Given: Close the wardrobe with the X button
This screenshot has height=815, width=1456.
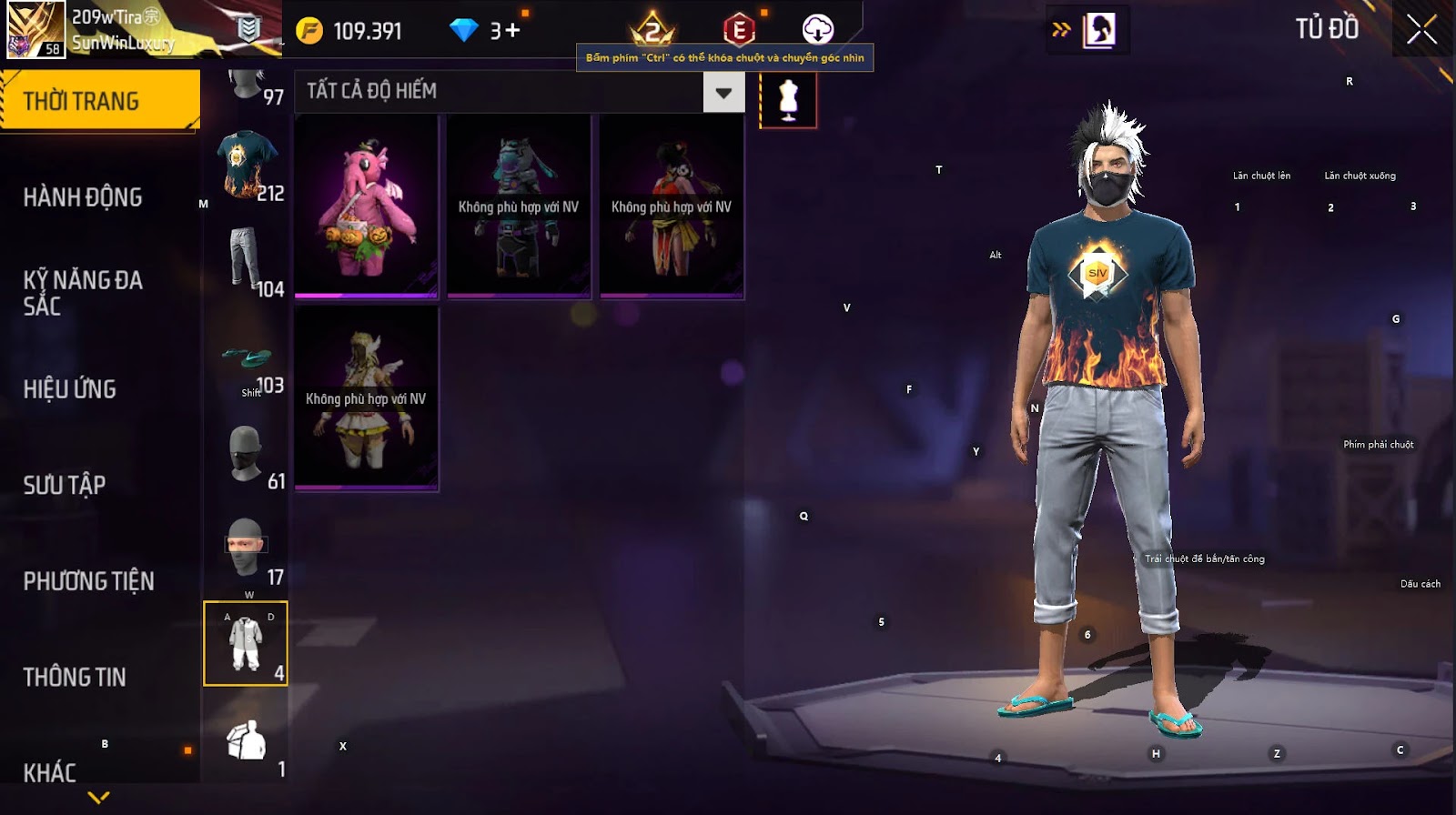Looking at the screenshot, I should [x=1421, y=30].
